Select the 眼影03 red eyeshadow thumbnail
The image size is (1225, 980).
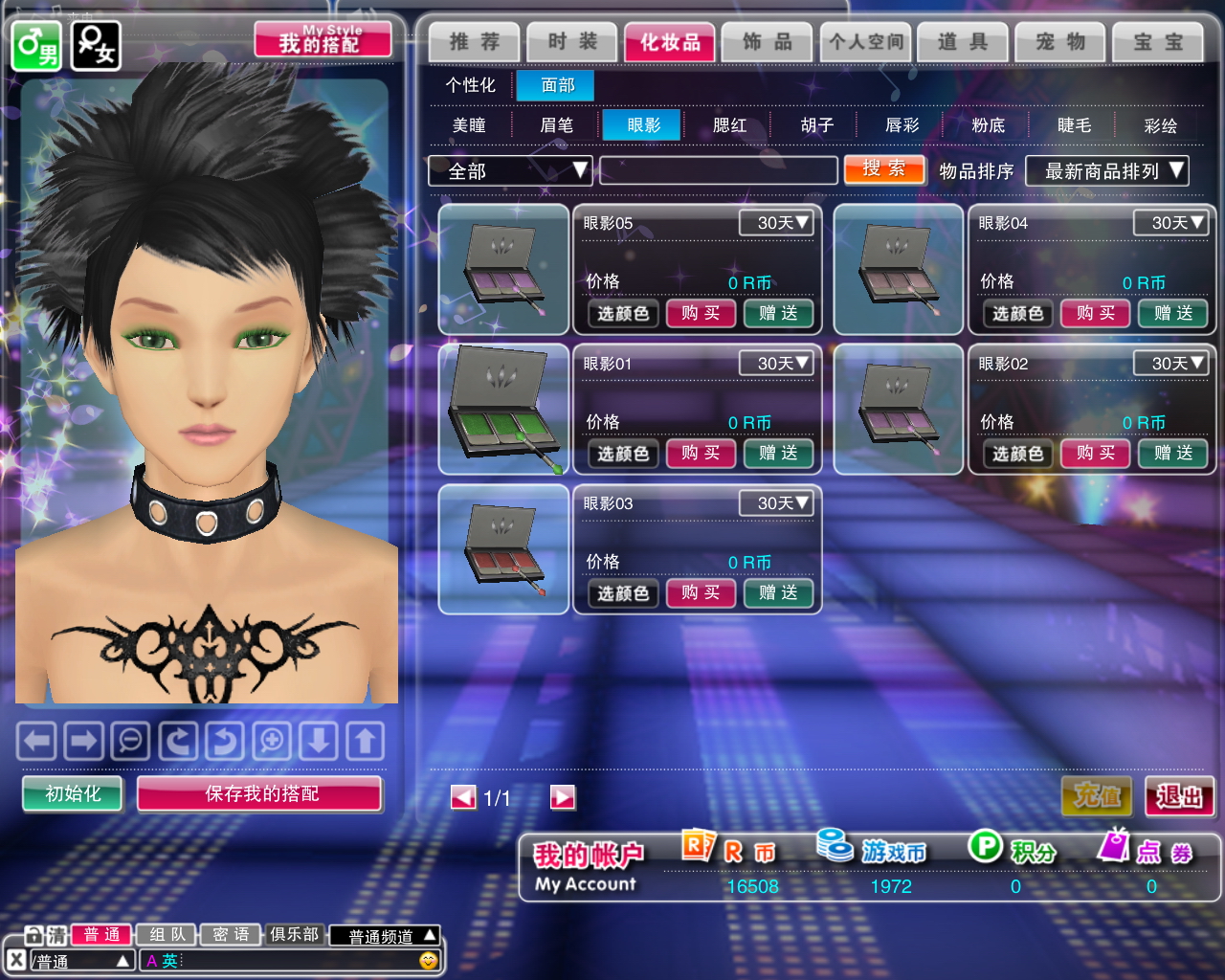503,548
